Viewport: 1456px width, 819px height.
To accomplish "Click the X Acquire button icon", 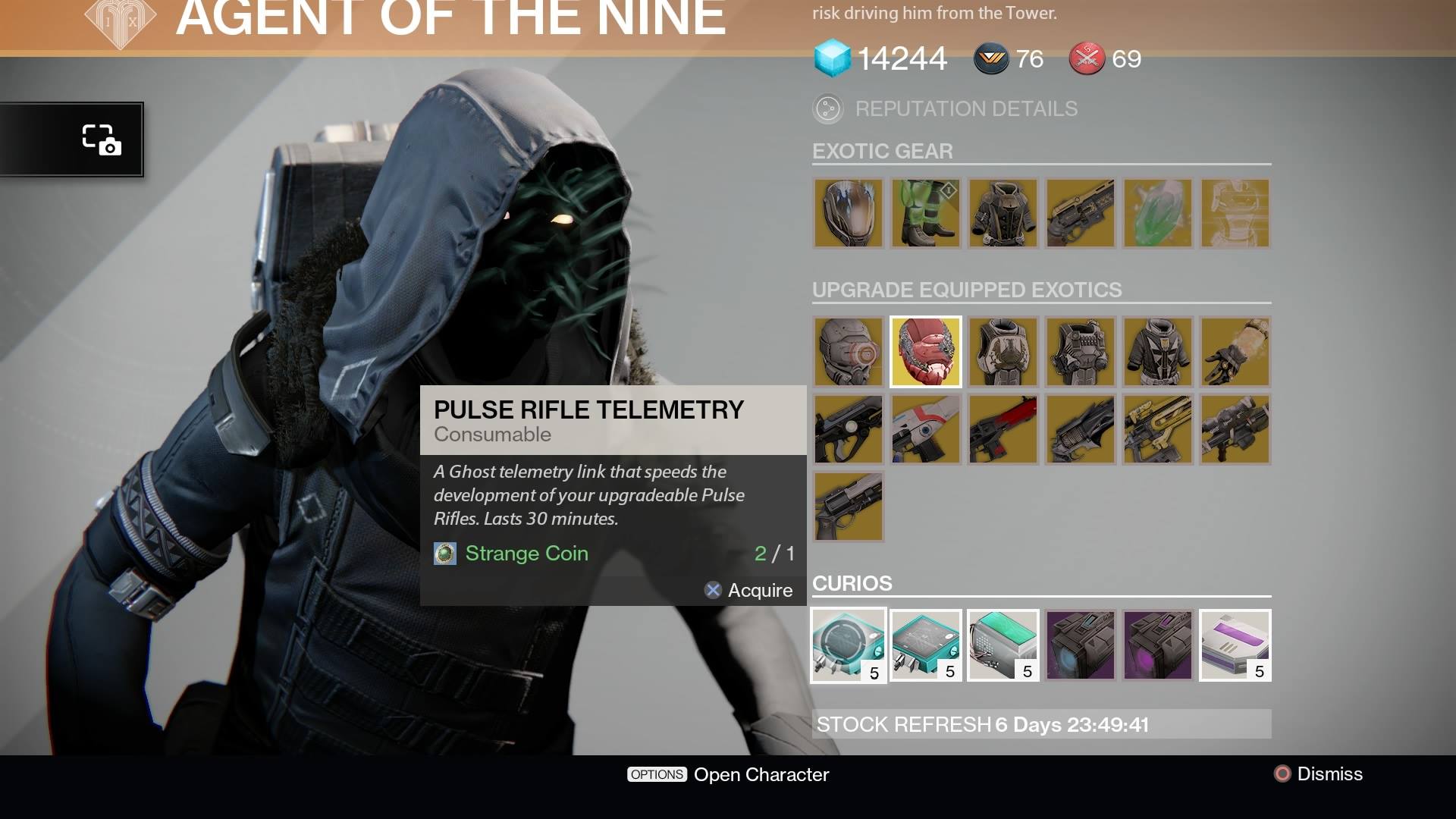I will [711, 591].
